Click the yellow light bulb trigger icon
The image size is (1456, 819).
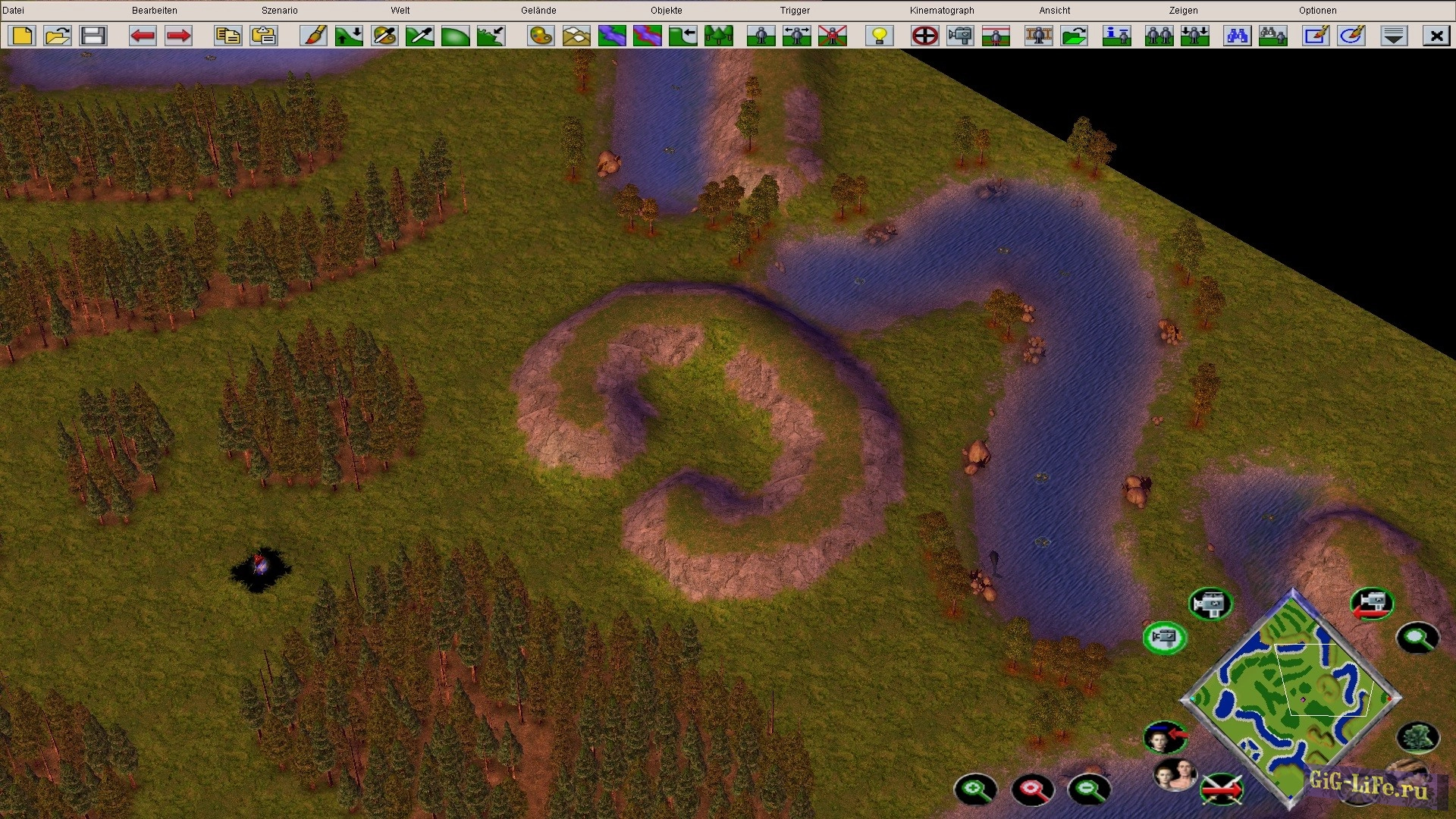[x=880, y=36]
